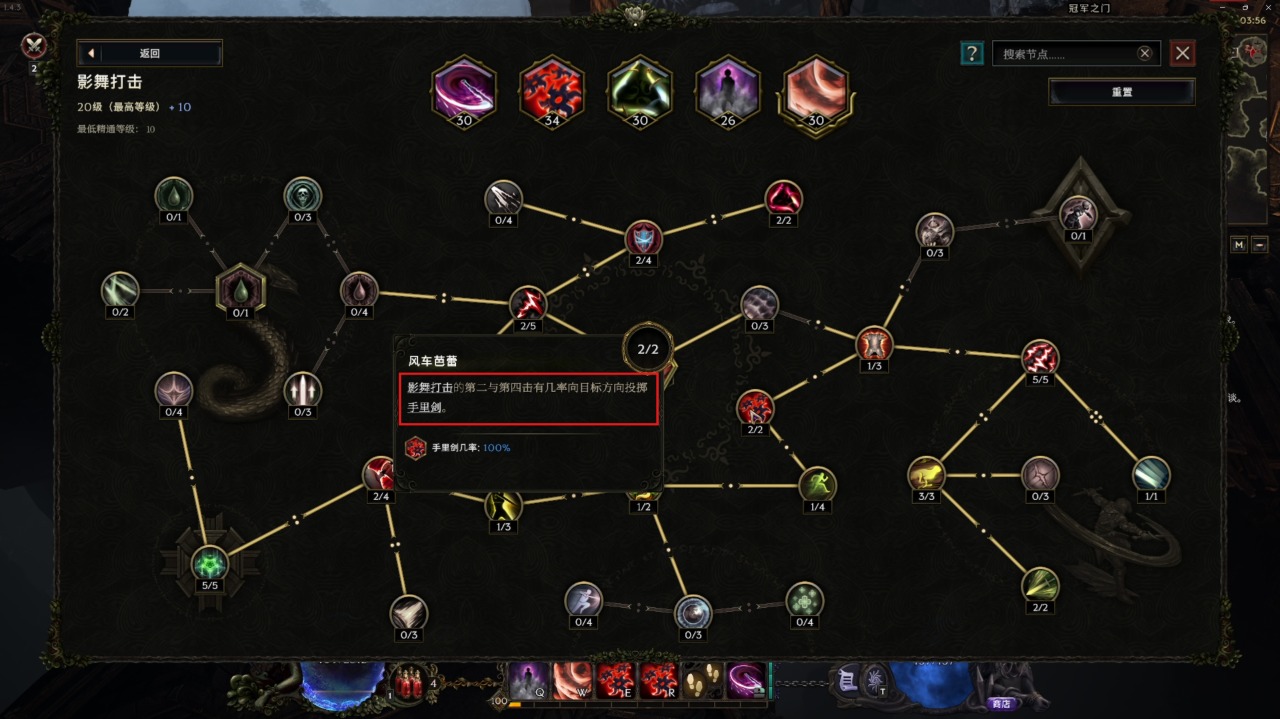1280x719 pixels.
Task: Use the footprints hotbar ability
Action: pos(703,680)
